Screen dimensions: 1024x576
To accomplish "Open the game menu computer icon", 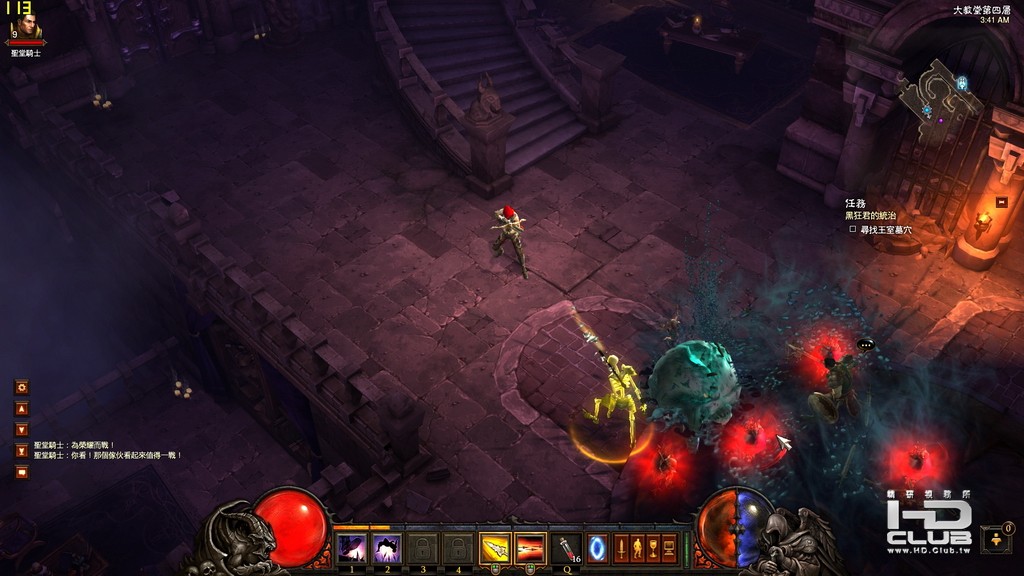I will click(669, 548).
